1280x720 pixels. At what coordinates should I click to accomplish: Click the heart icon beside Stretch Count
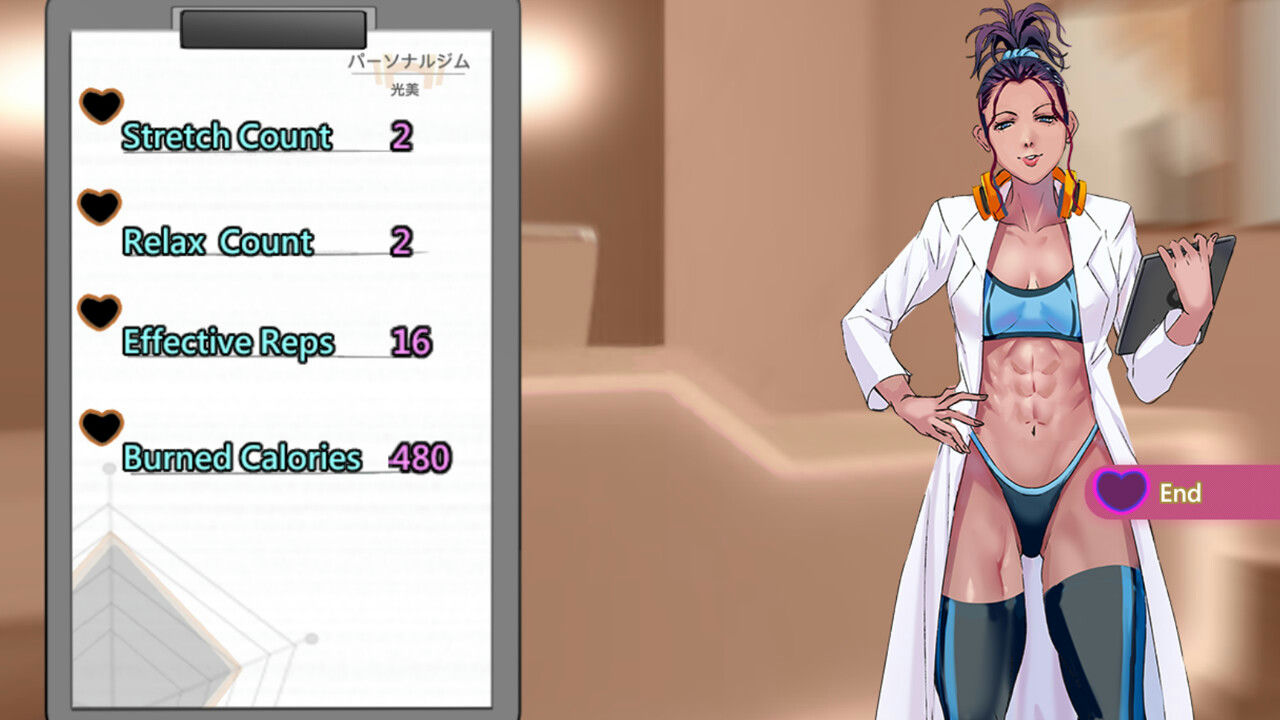tap(101, 106)
